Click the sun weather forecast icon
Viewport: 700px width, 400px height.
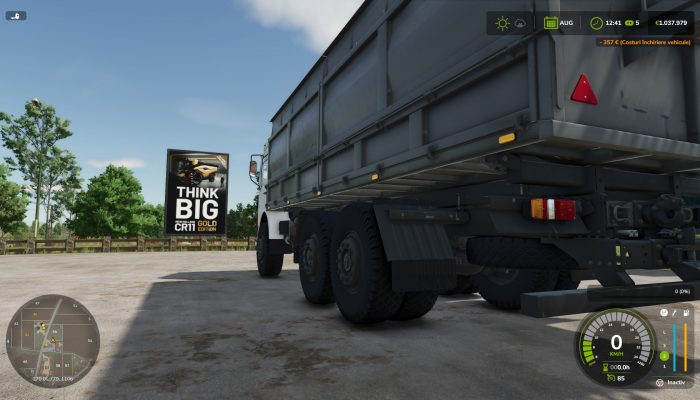(502, 23)
